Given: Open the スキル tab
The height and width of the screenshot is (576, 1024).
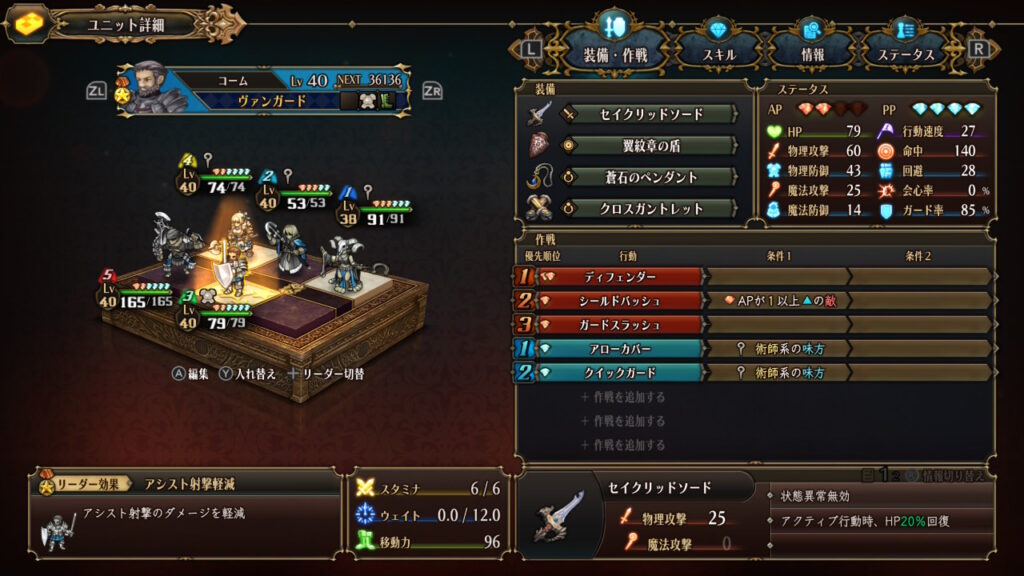Looking at the screenshot, I should pyautogui.click(x=717, y=54).
